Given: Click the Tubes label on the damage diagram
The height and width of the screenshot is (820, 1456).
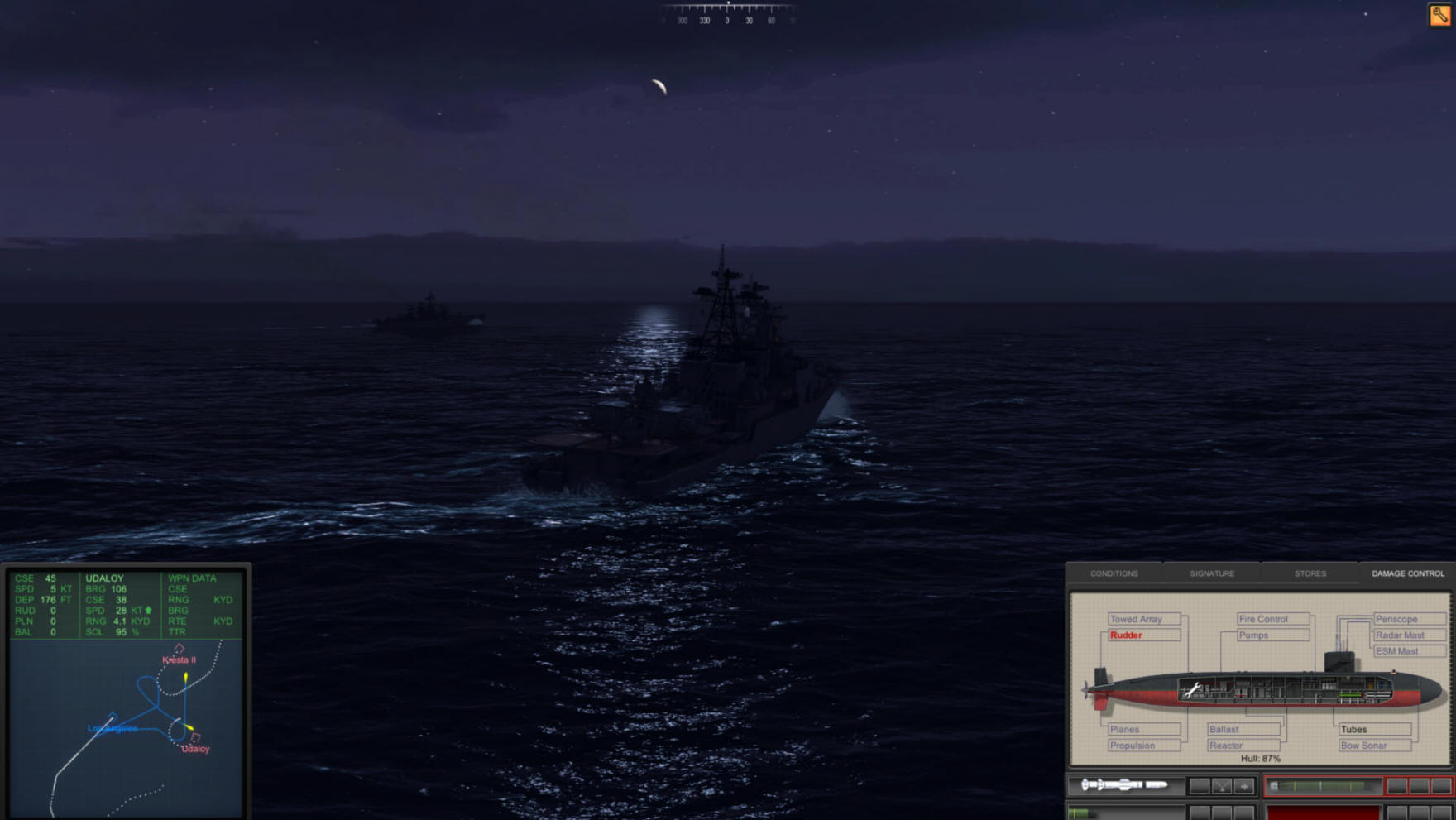Looking at the screenshot, I should tap(1354, 729).
